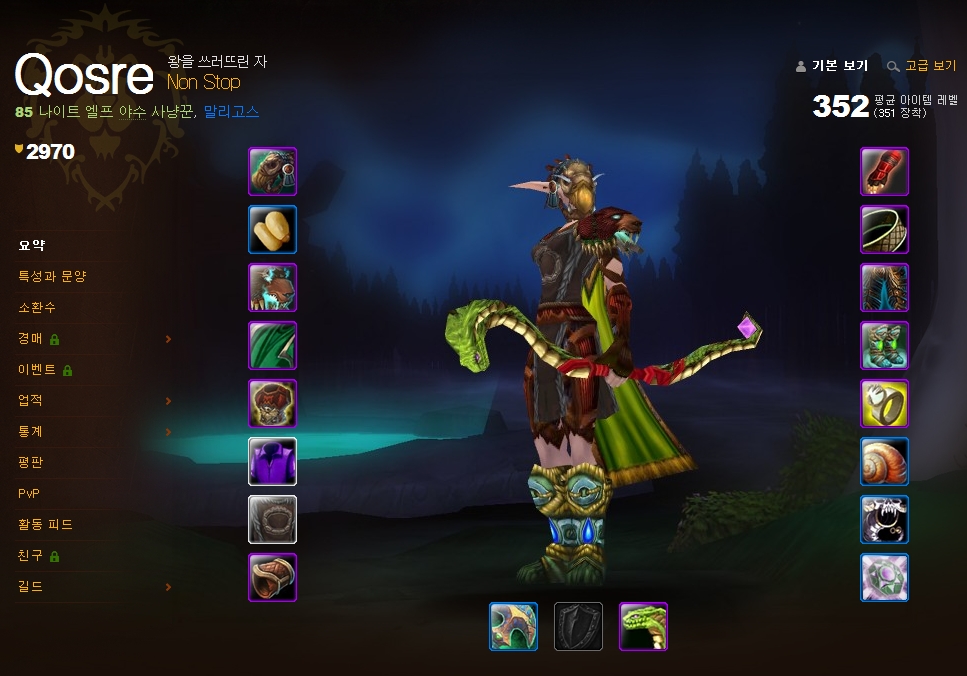
Task: Inspect the purple shirt slot
Action: [x=272, y=462]
